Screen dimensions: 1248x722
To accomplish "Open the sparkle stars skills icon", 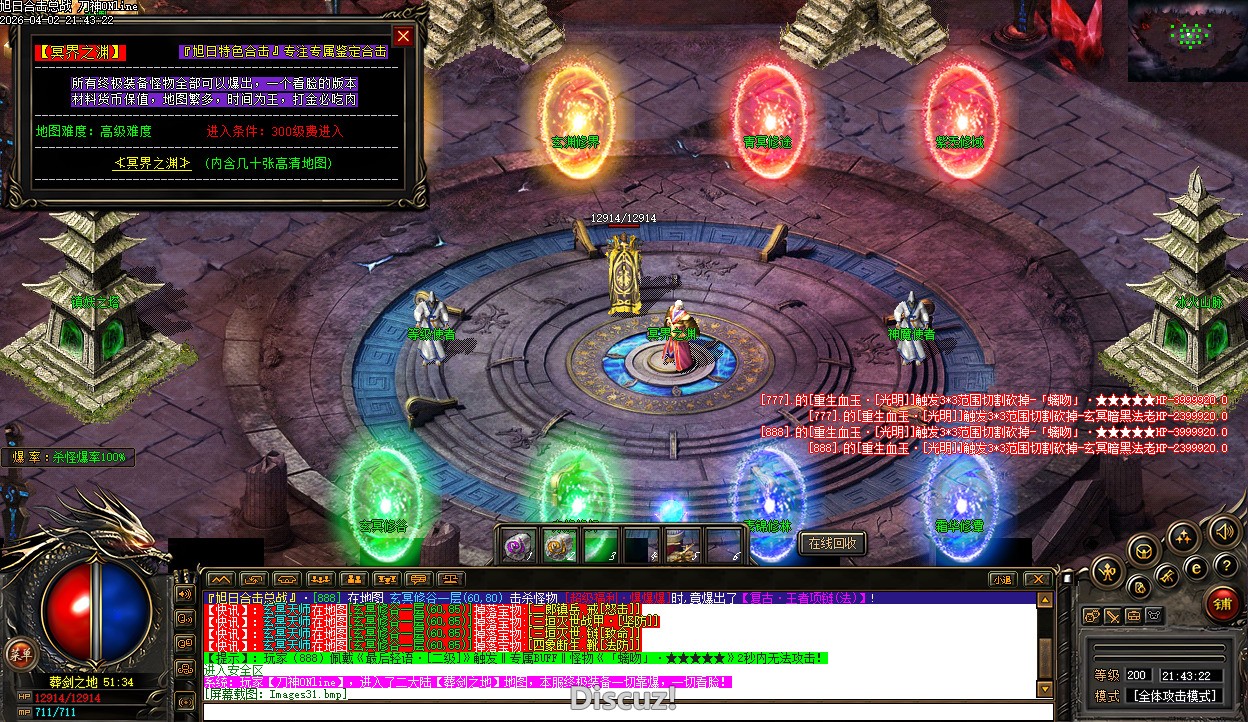I will (1183, 537).
